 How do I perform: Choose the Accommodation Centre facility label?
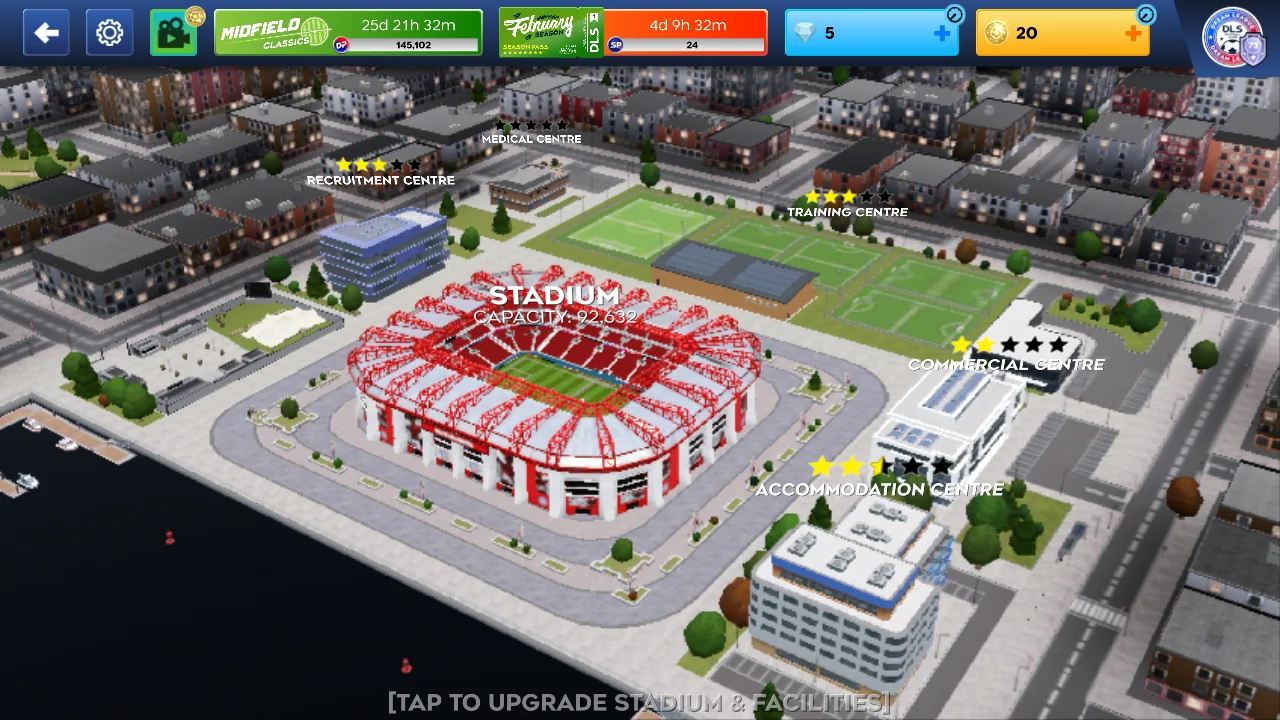coord(879,489)
